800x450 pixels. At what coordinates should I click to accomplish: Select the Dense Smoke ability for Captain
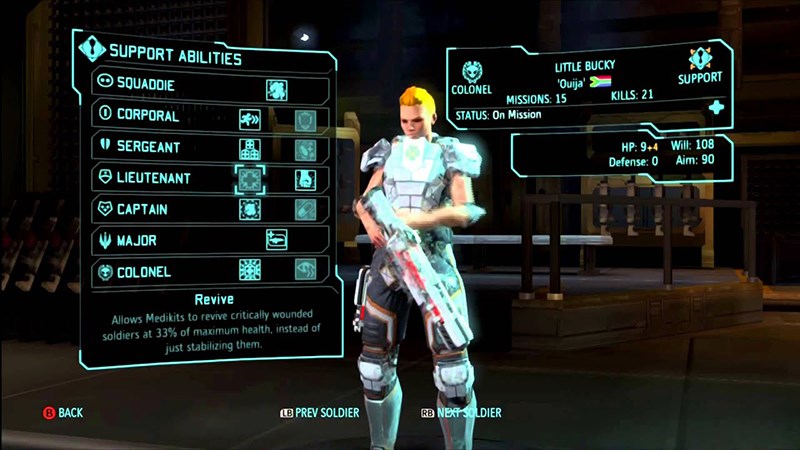point(249,210)
